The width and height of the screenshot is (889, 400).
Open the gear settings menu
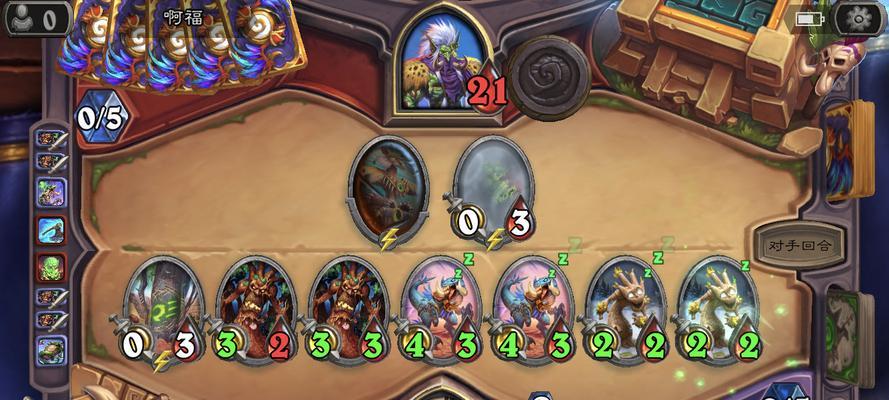click(x=855, y=18)
